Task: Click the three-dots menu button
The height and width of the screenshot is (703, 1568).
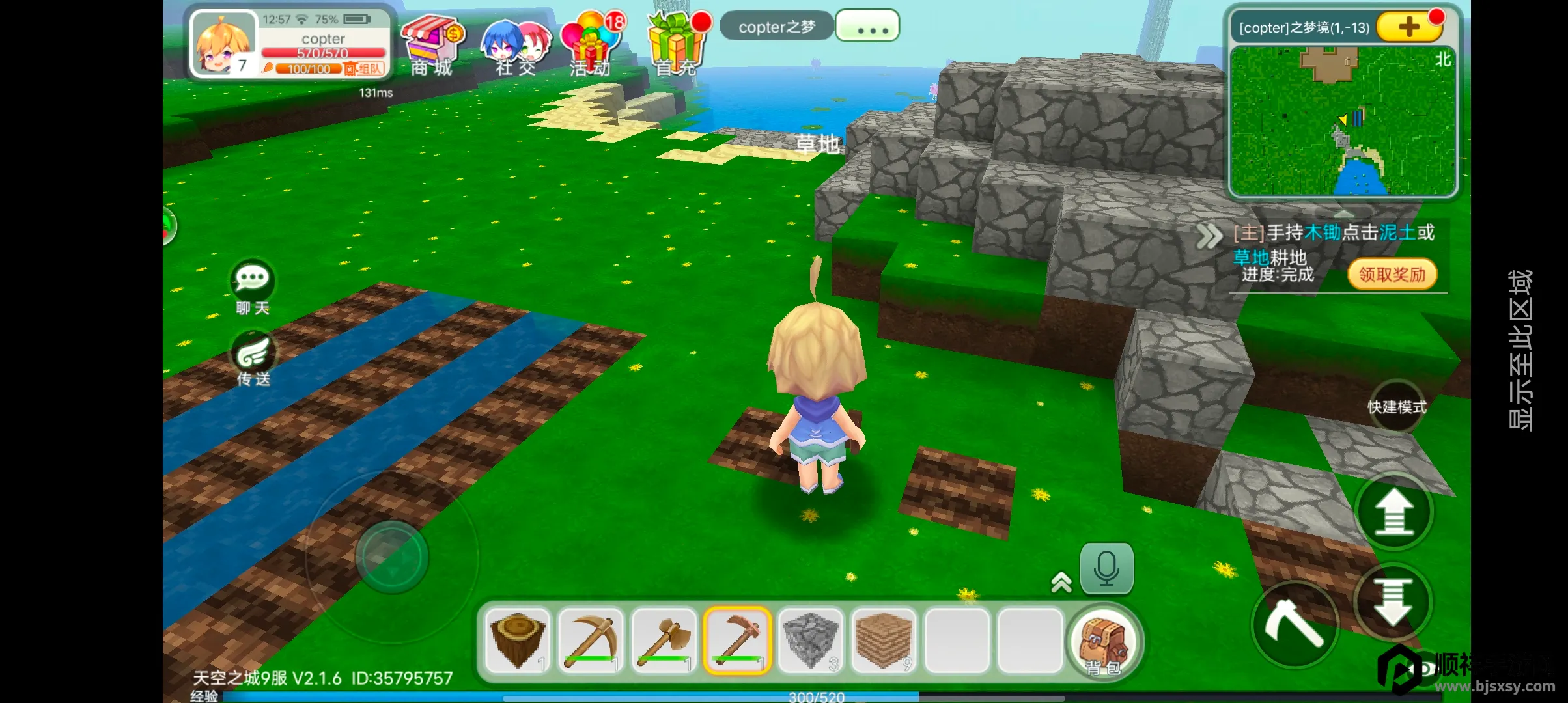Action: (867, 27)
